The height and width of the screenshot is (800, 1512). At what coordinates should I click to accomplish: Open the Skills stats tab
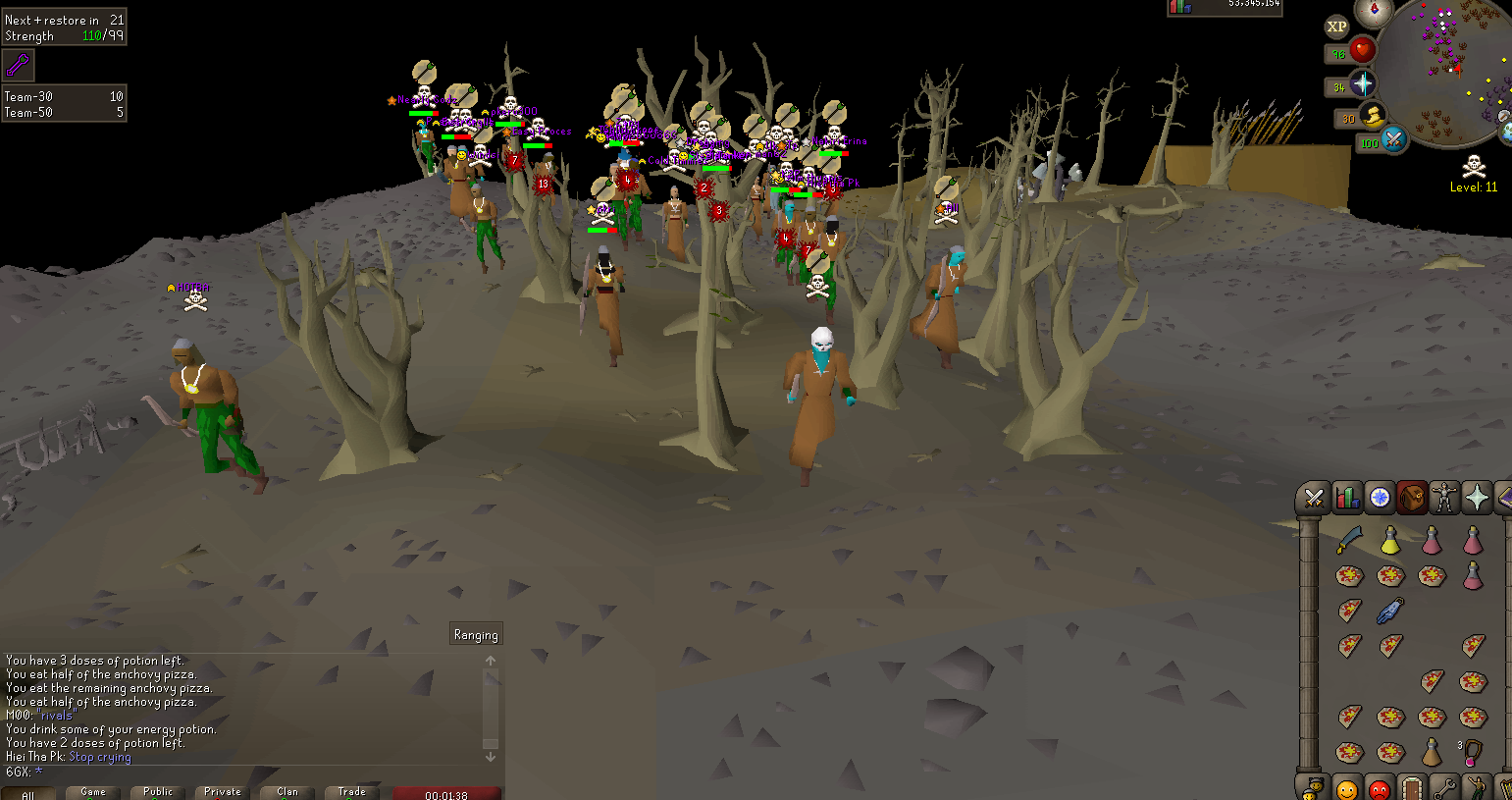point(1347,497)
